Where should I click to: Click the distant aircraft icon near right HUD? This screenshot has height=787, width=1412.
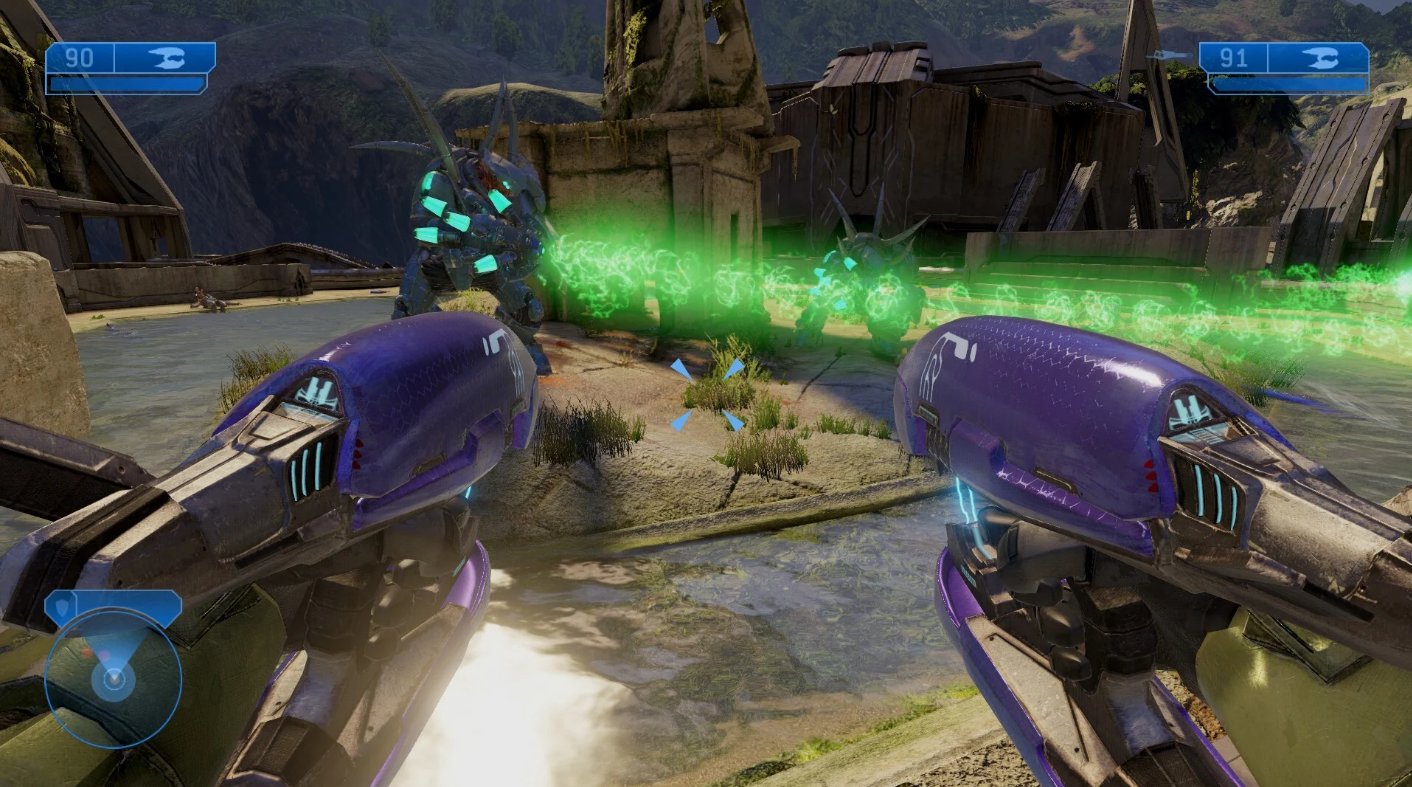point(1166,55)
